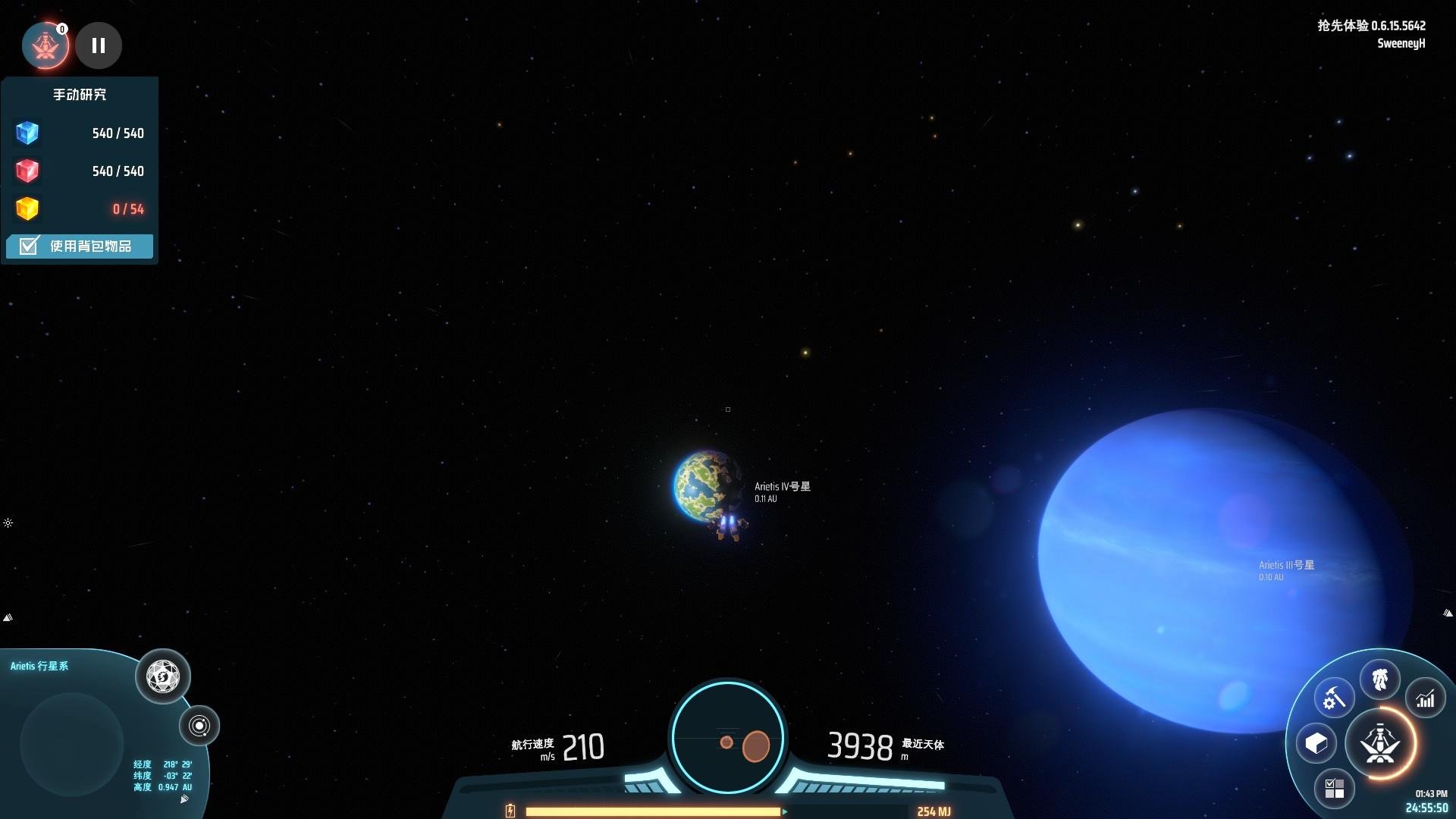The width and height of the screenshot is (1456, 819).
Task: Click the player avatar icon top-left
Action: tap(45, 45)
